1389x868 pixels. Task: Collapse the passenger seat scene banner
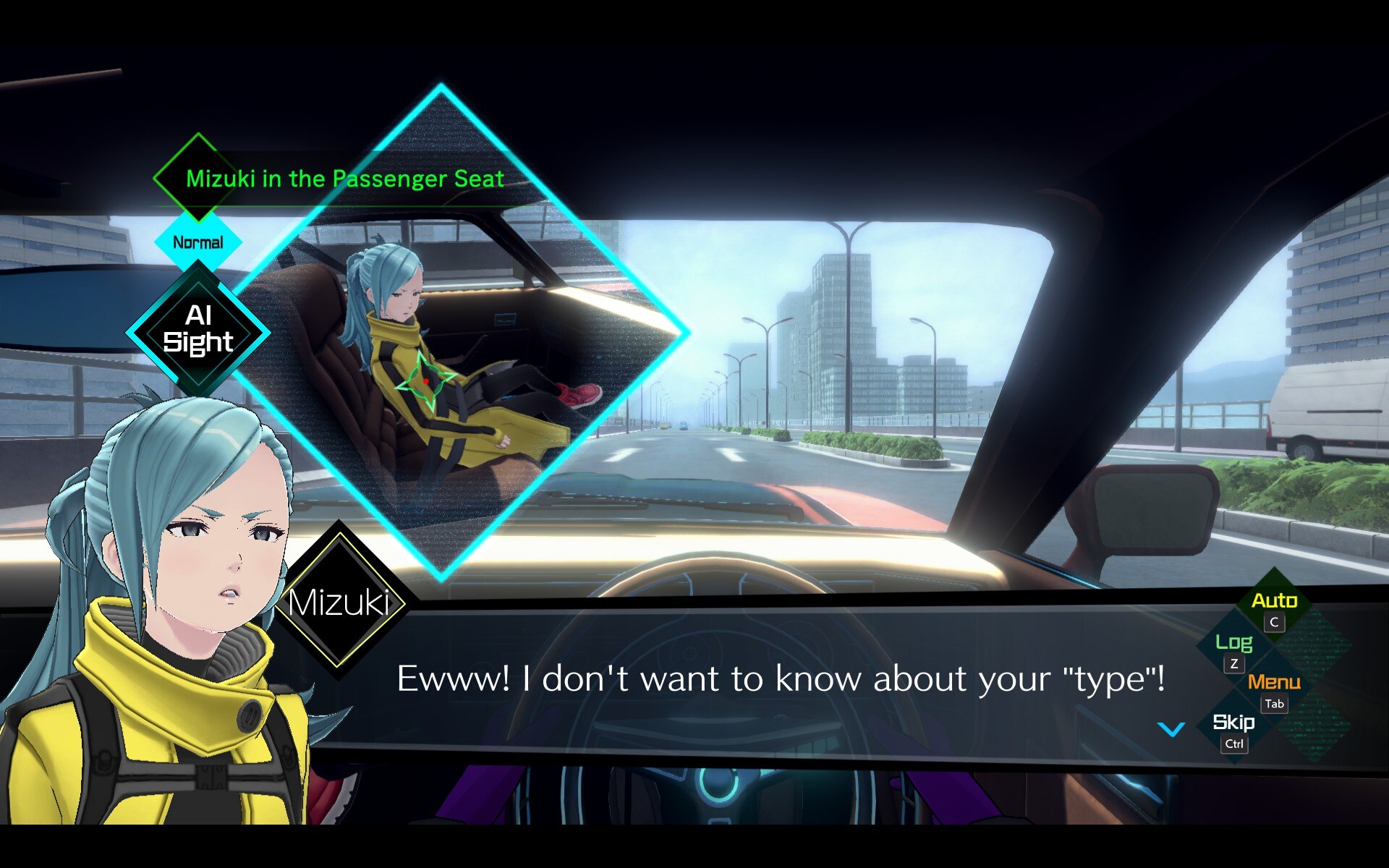343,179
